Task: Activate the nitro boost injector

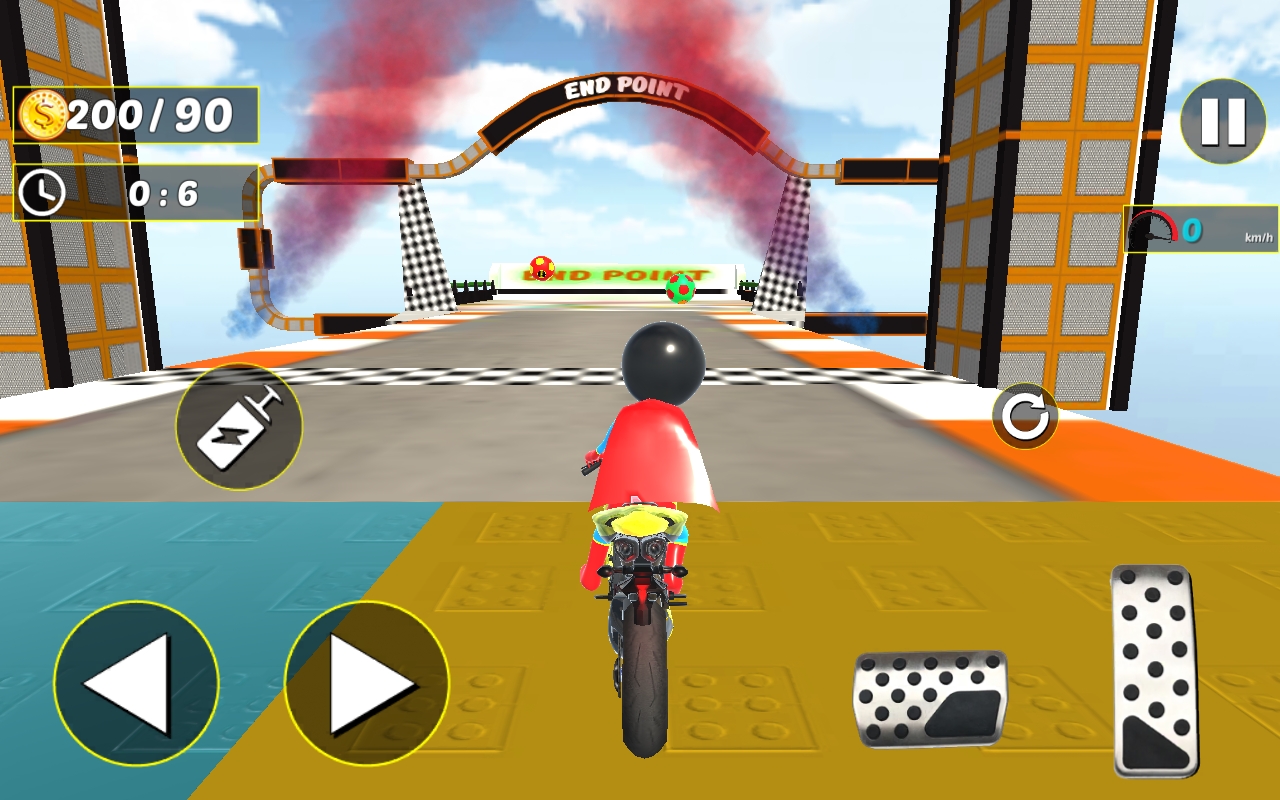Action: pyautogui.click(x=238, y=425)
